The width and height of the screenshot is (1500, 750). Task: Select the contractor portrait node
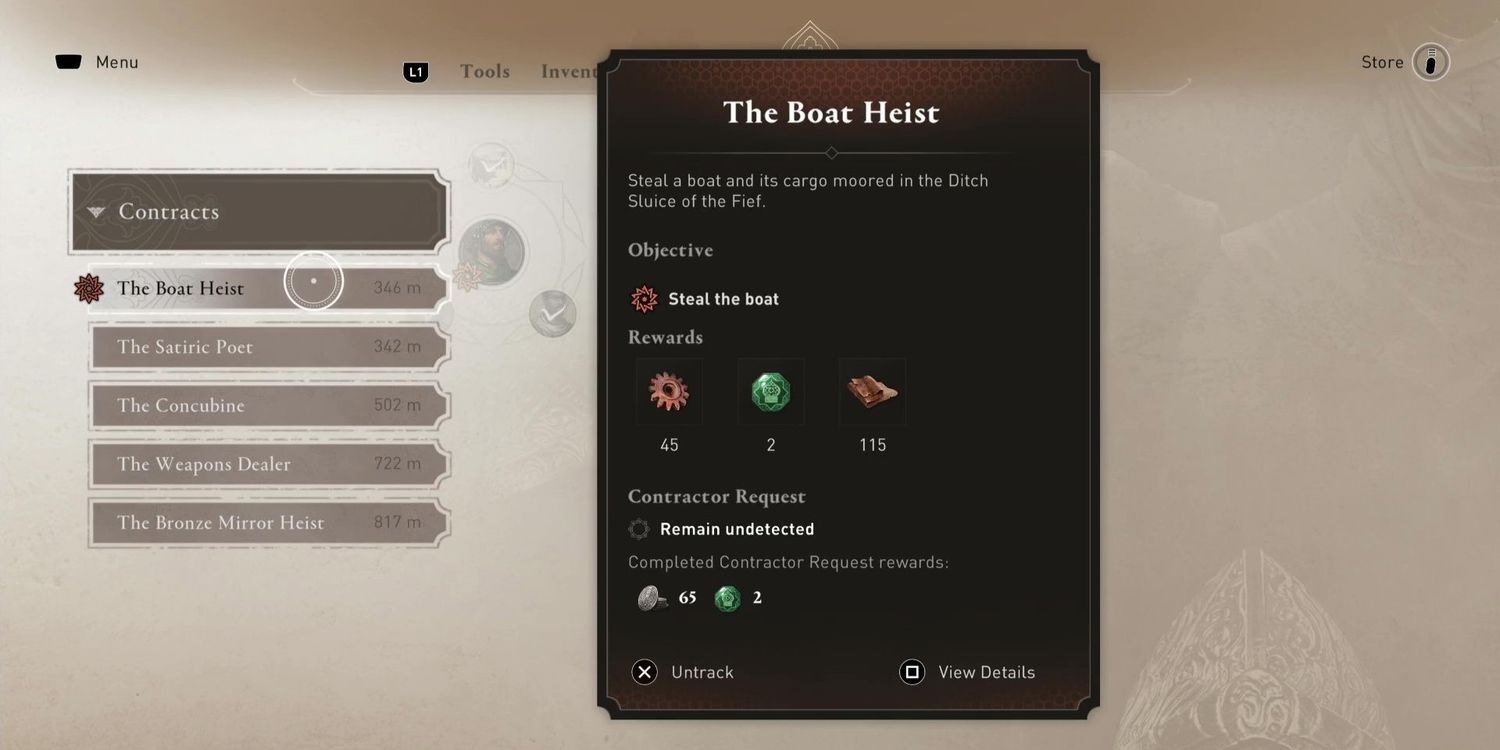pyautogui.click(x=492, y=252)
